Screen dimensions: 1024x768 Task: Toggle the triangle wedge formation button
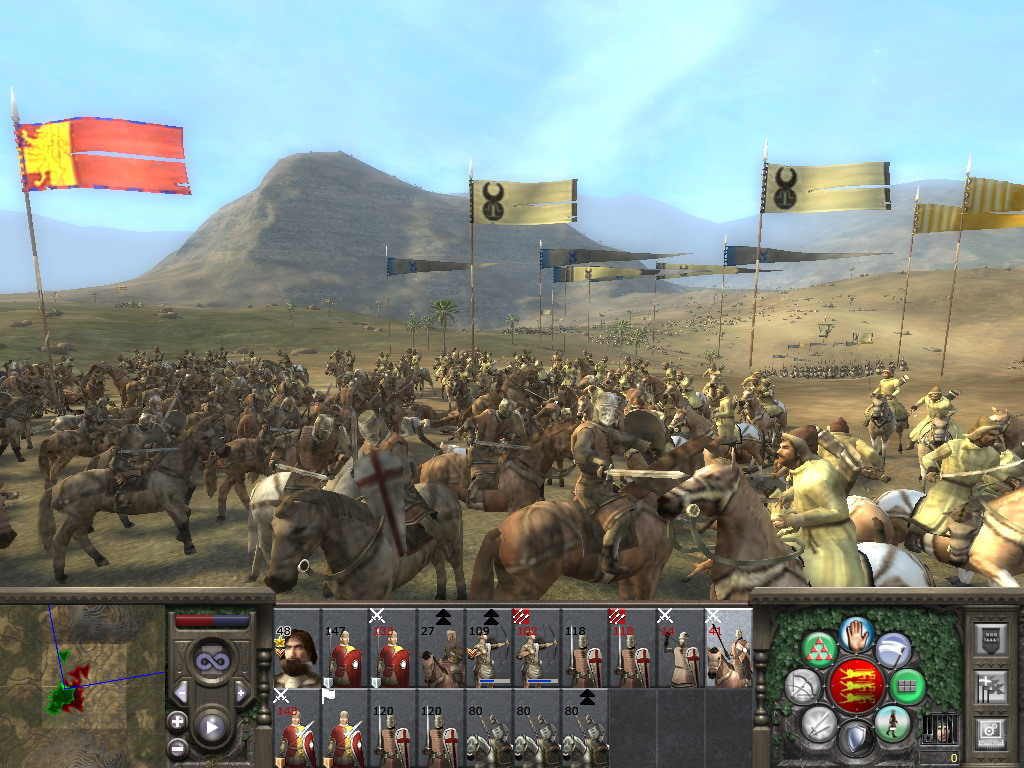819,650
